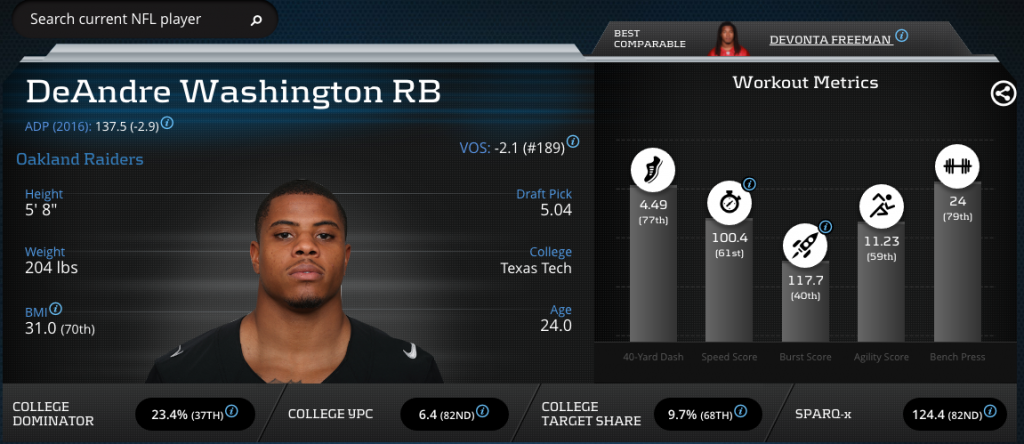The height and width of the screenshot is (444, 1024).
Task: Show the College Target Share info icon
Action: point(739,411)
